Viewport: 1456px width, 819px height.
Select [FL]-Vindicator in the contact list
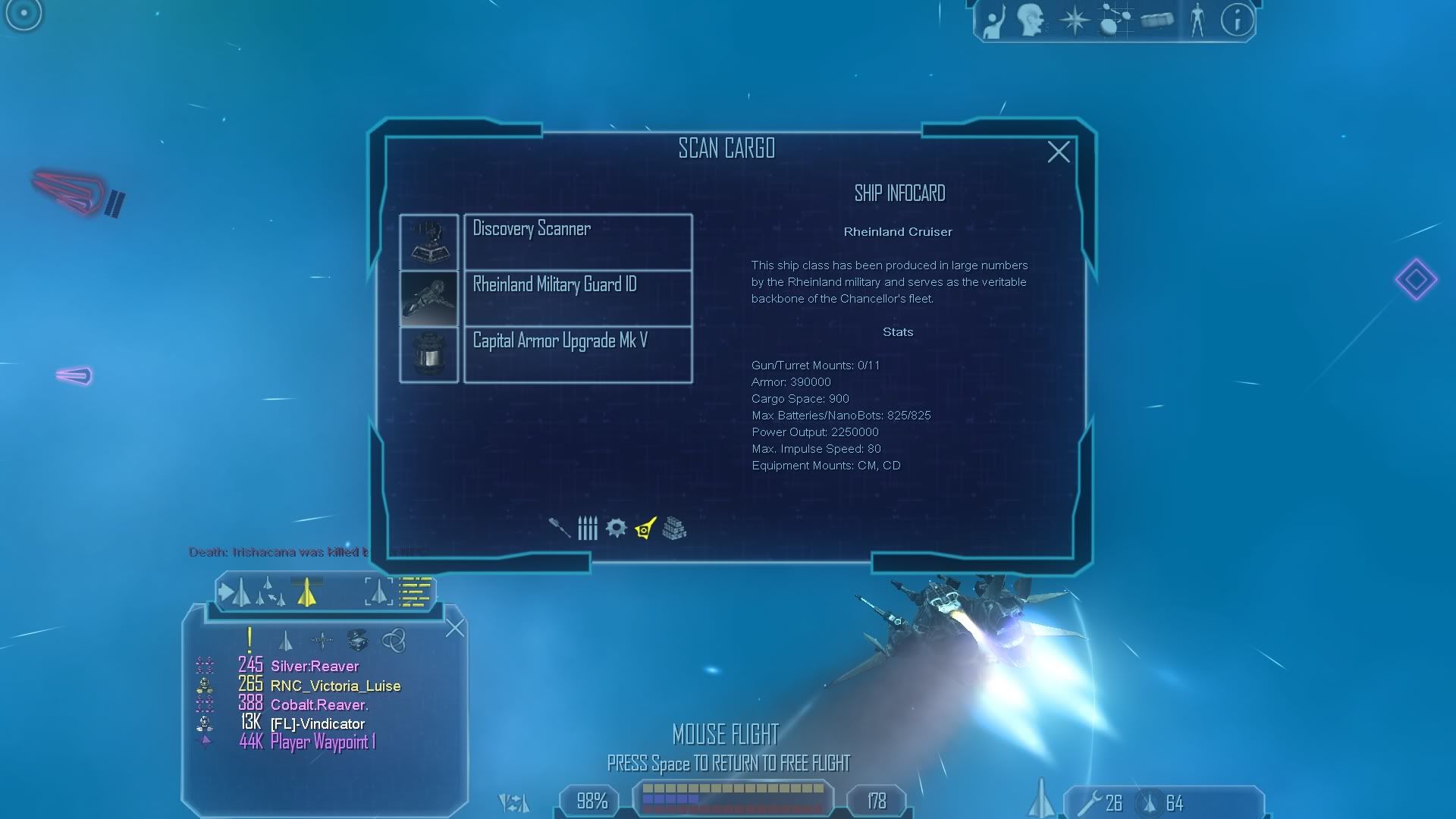(x=317, y=724)
